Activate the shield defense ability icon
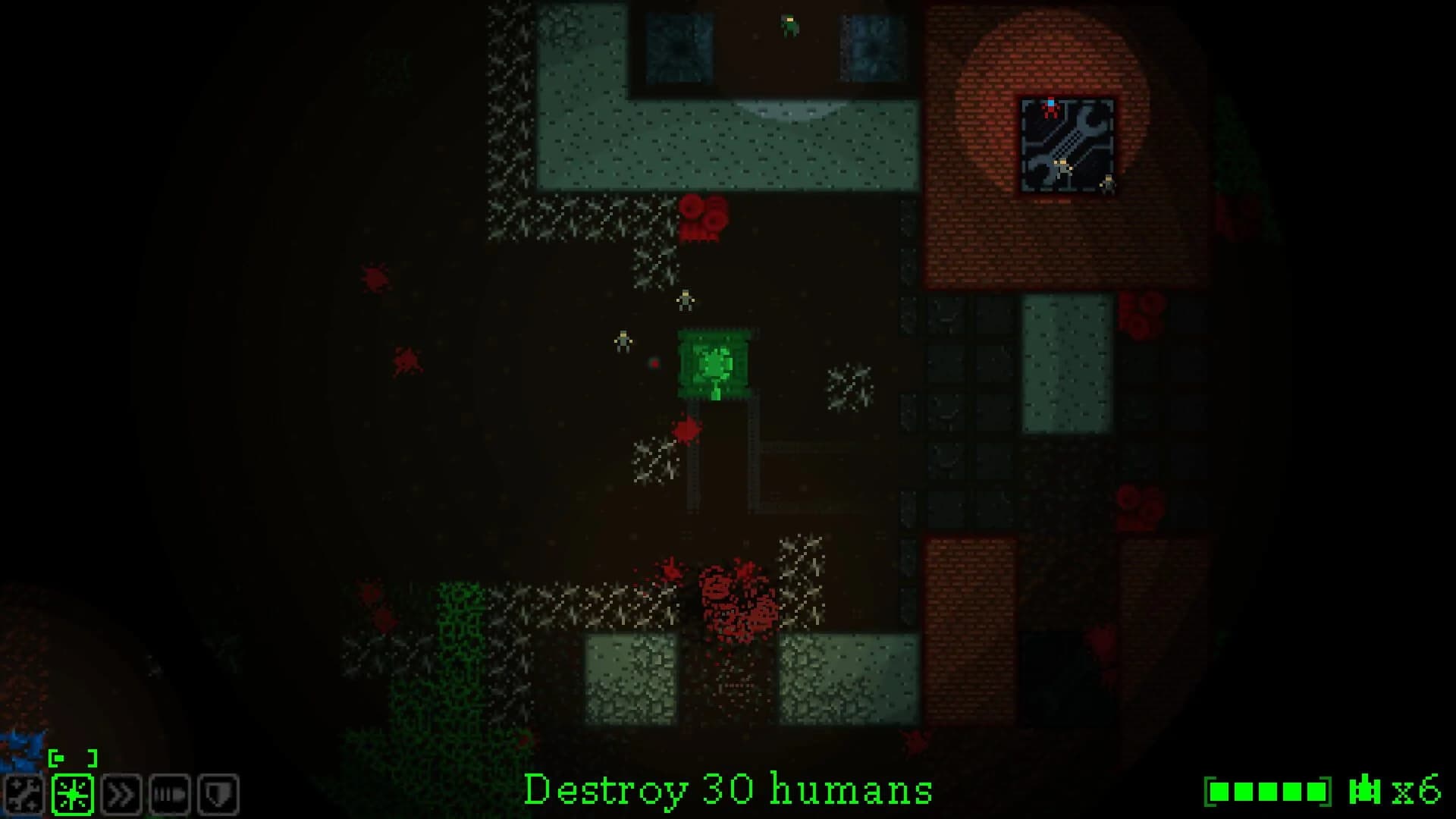This screenshot has width=1456, height=819. point(216,794)
